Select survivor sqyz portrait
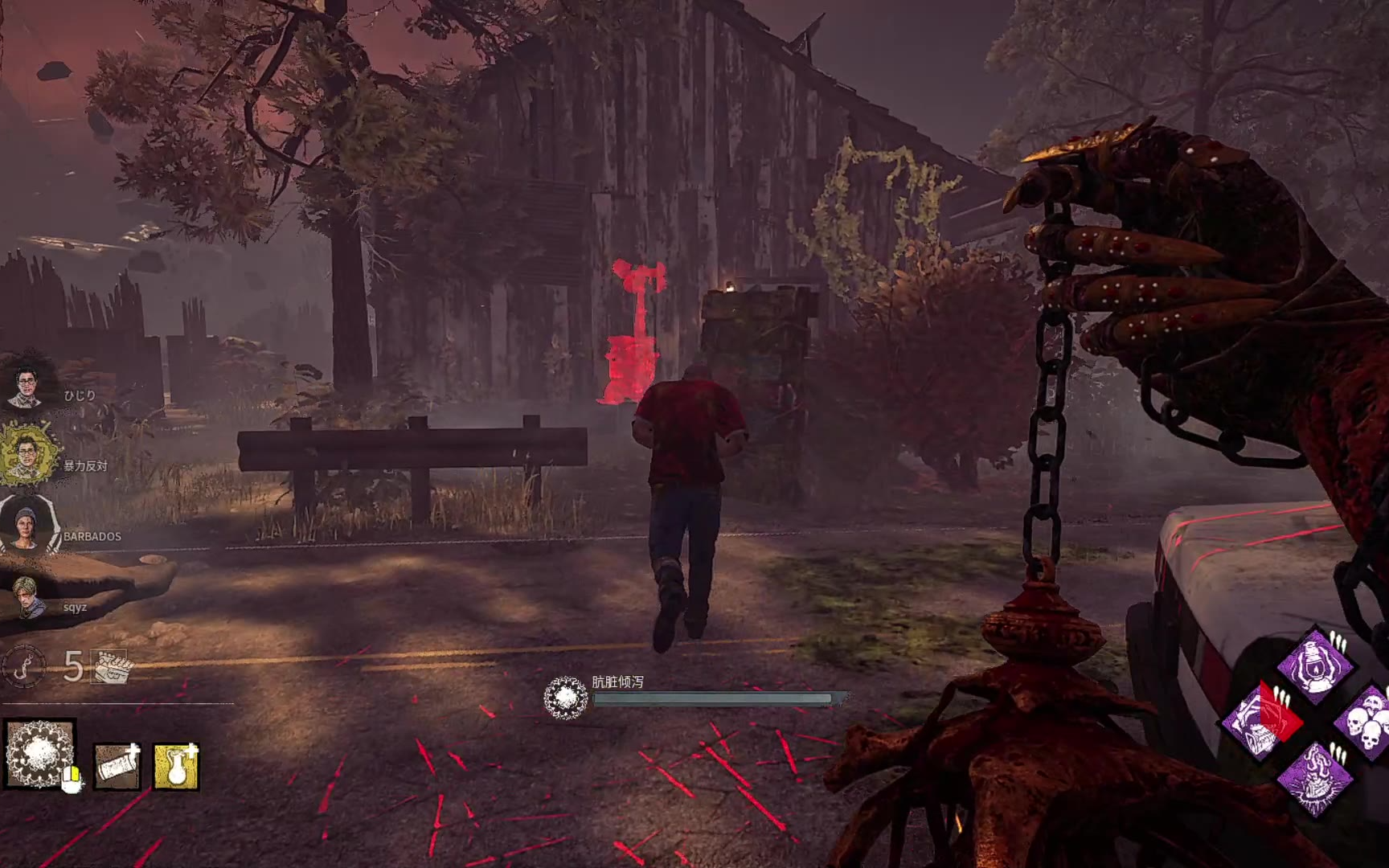 [x=28, y=596]
